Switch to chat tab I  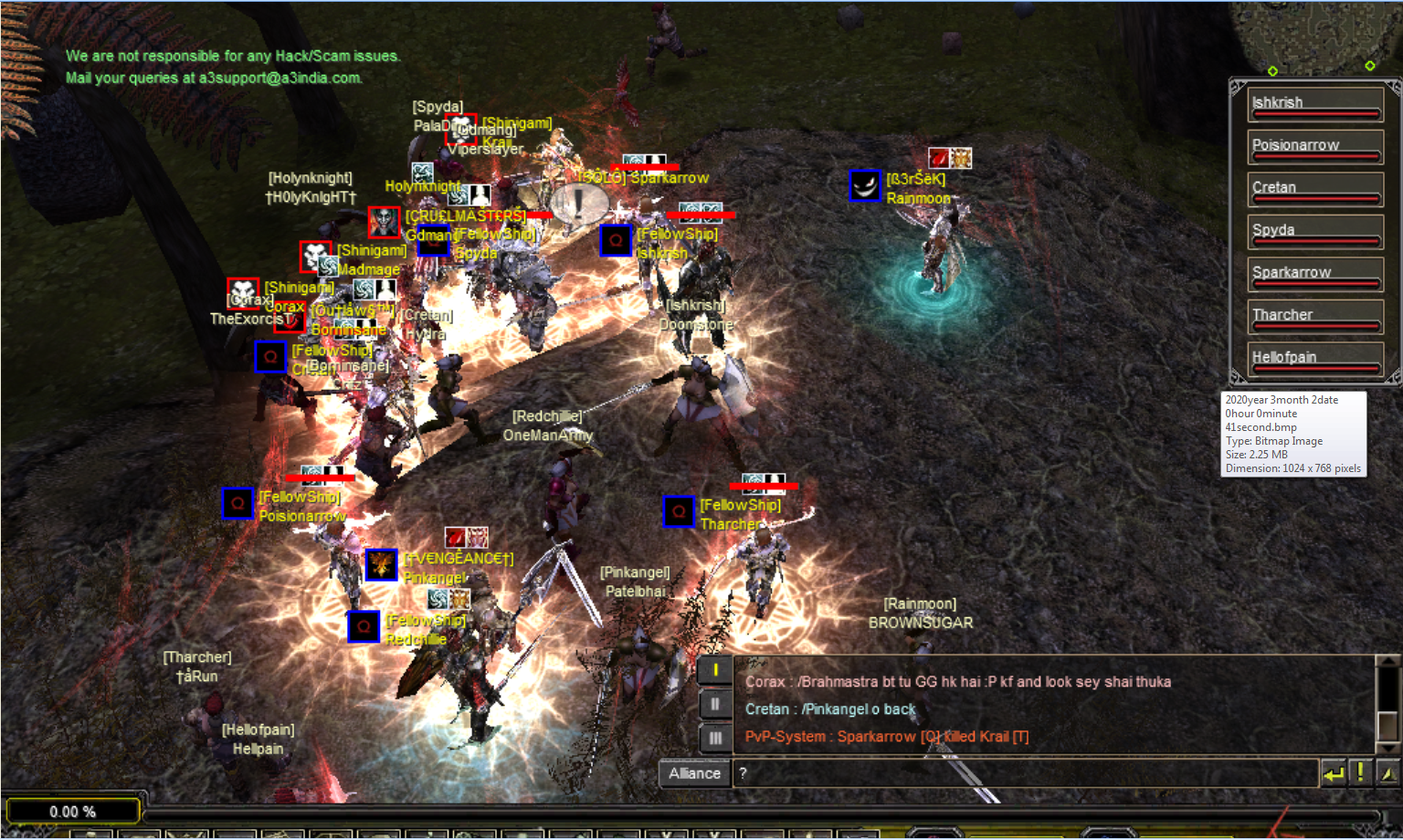[715, 671]
